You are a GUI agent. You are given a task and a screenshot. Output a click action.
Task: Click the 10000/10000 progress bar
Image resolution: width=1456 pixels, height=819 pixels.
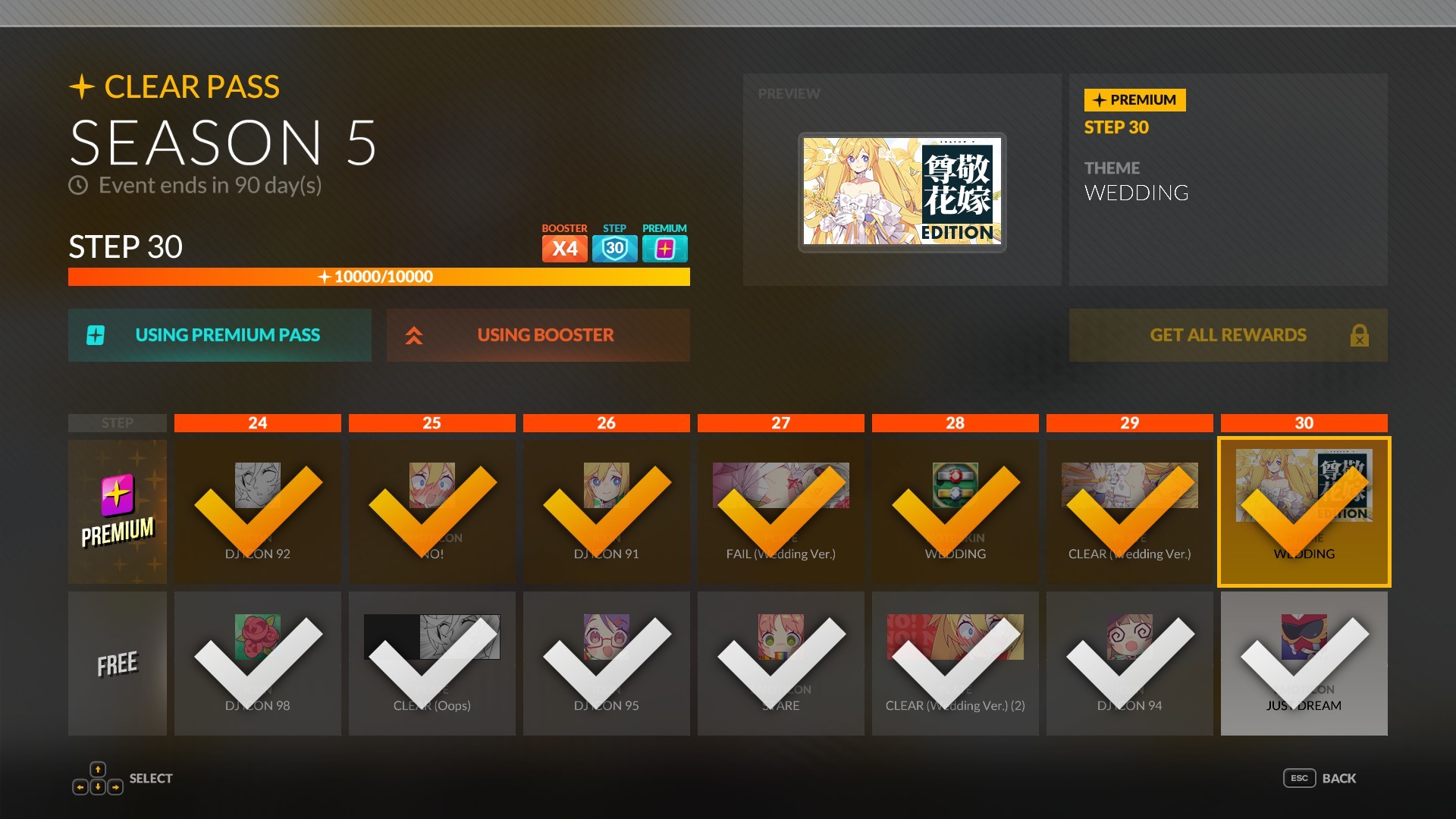coord(378,277)
